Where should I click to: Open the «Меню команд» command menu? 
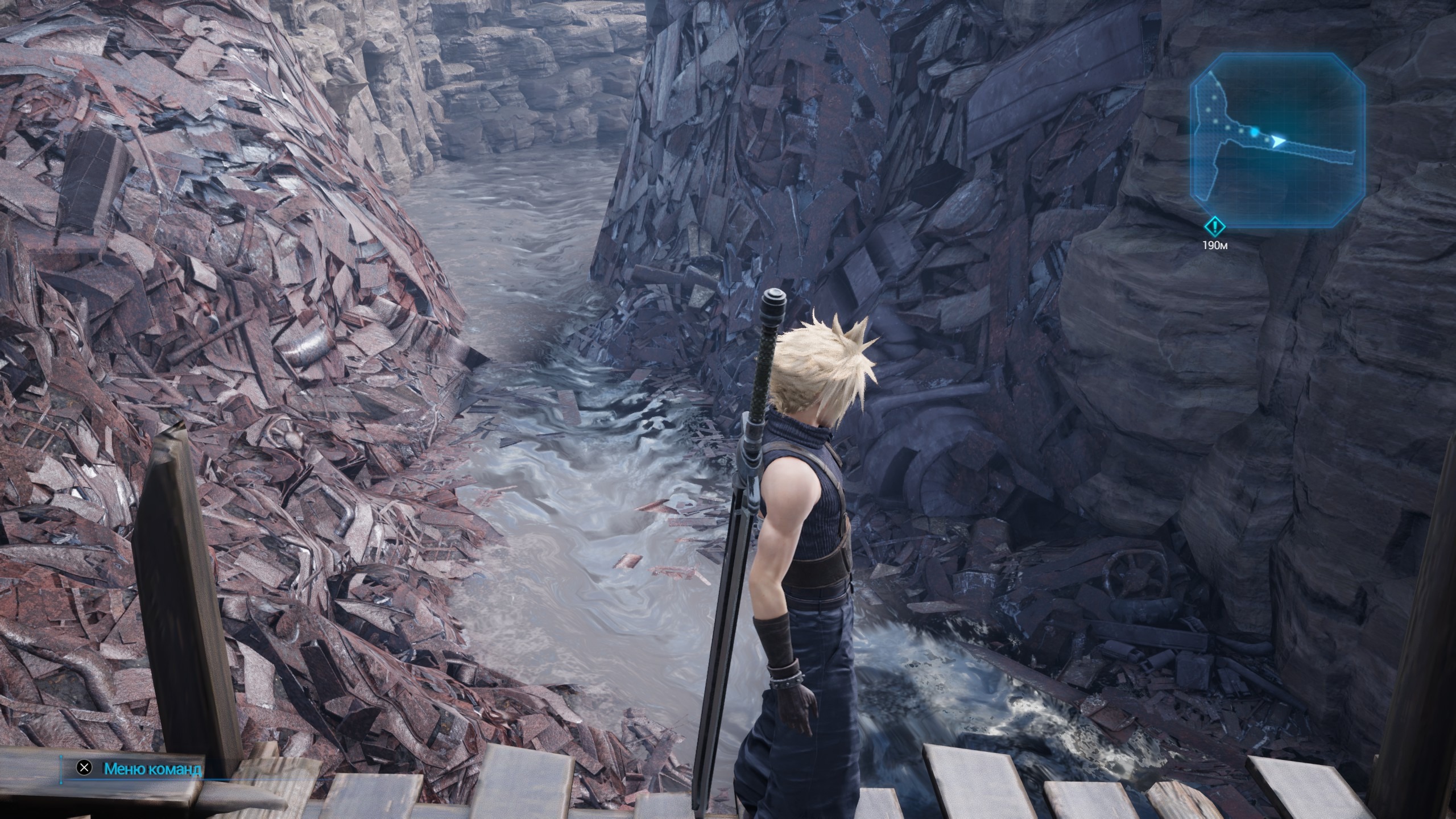coord(152,769)
